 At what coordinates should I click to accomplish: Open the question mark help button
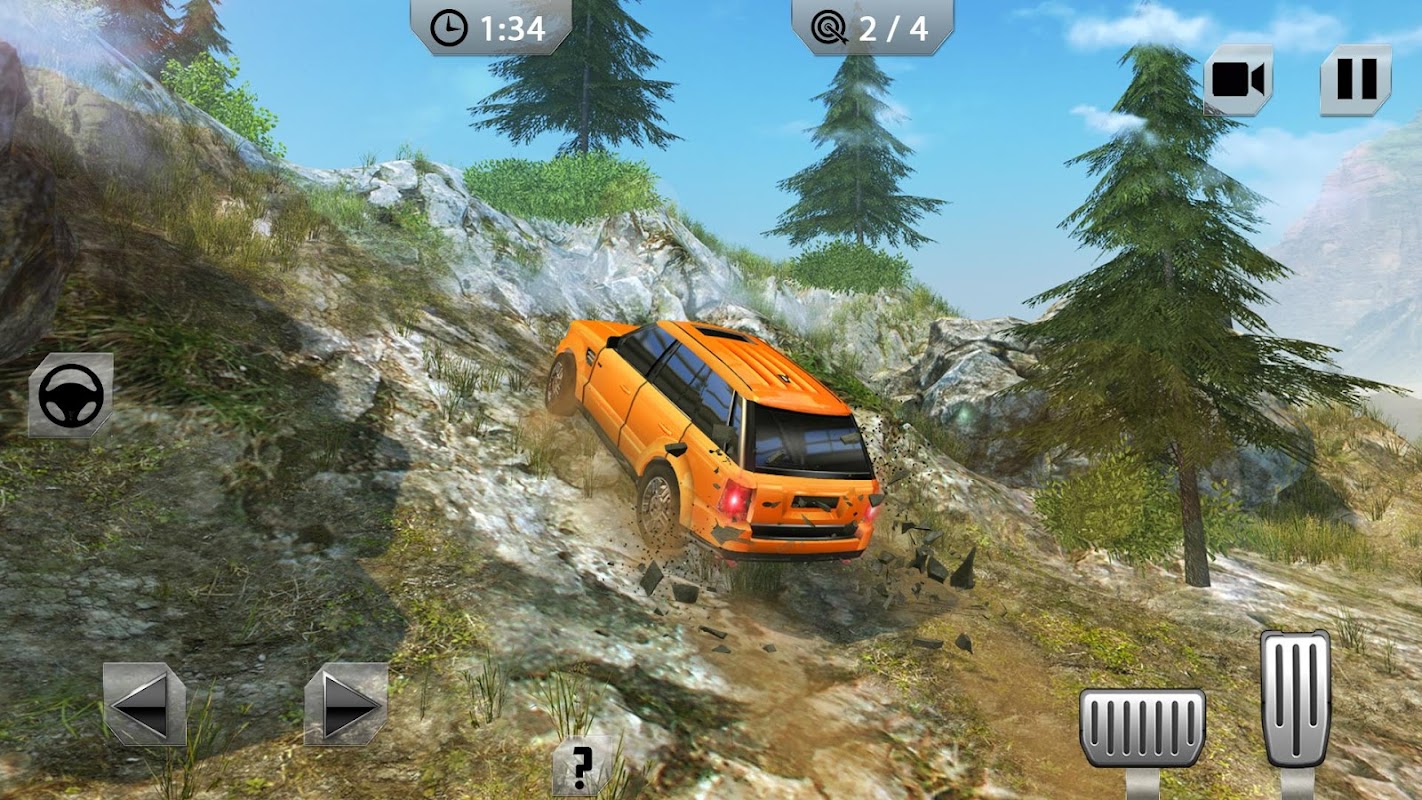(581, 766)
